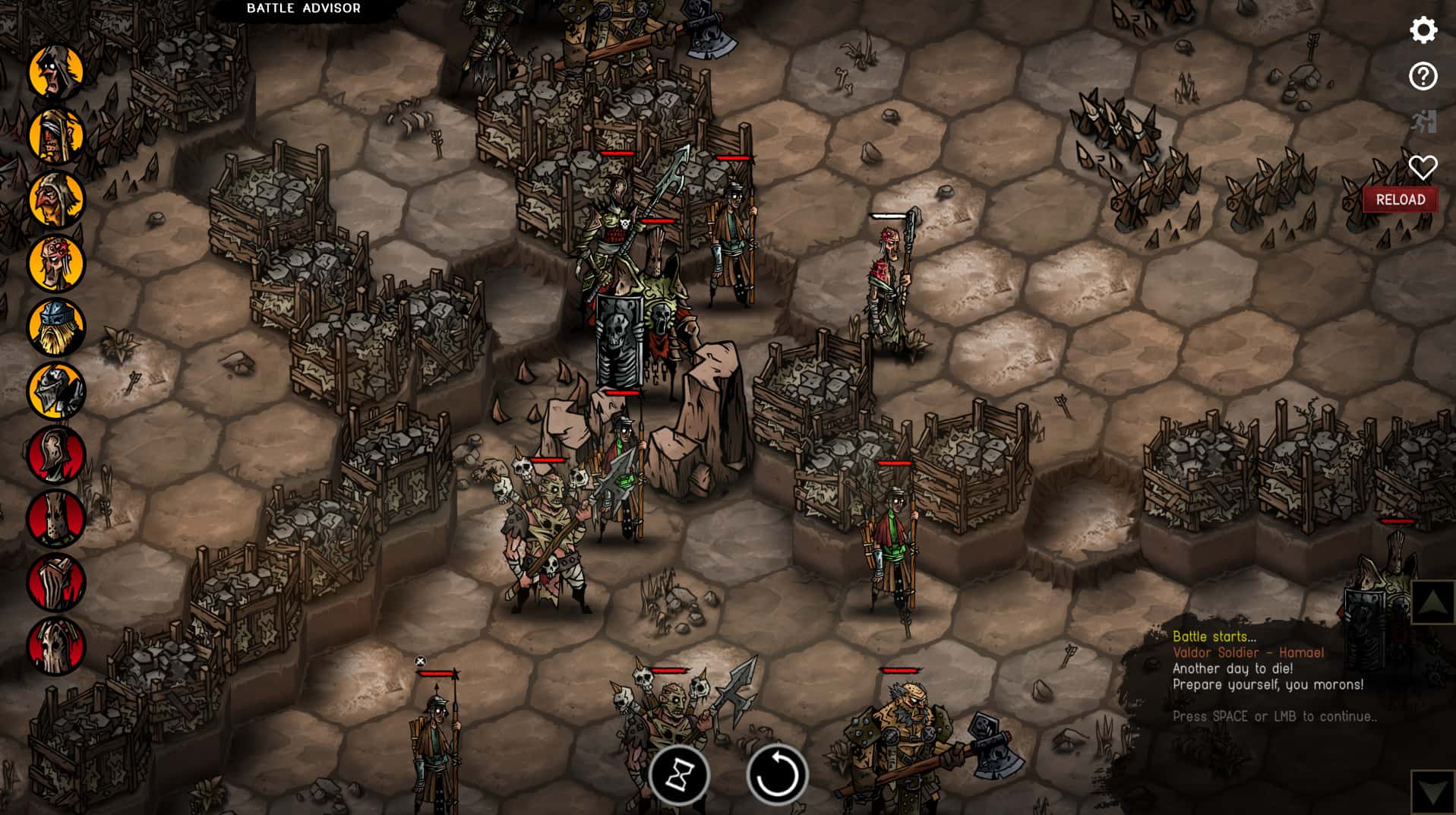The width and height of the screenshot is (1456, 815).
Task: Click the X marker above the spearman
Action: point(422,661)
